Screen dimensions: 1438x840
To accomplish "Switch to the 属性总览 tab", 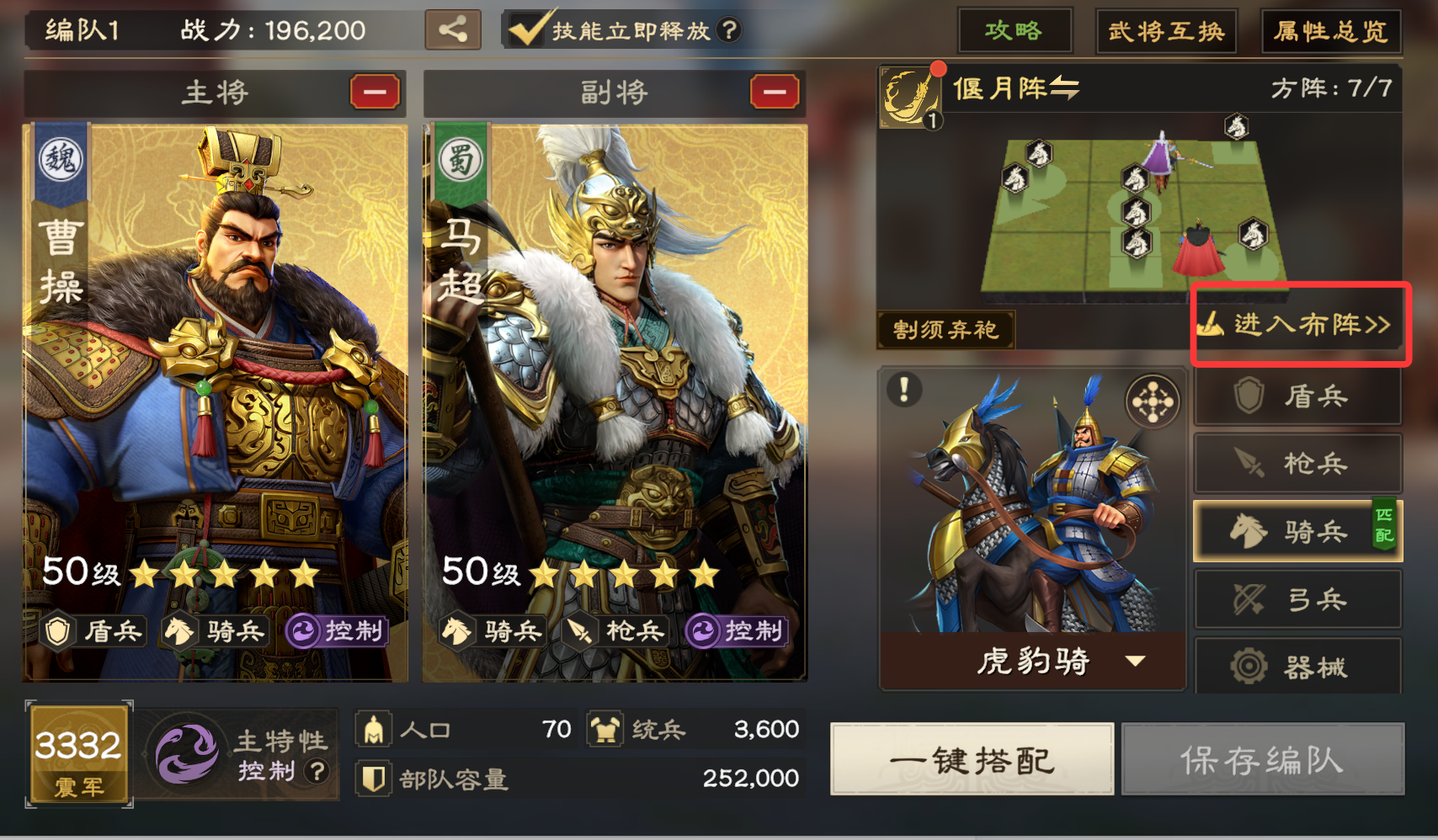I will 1330,30.
